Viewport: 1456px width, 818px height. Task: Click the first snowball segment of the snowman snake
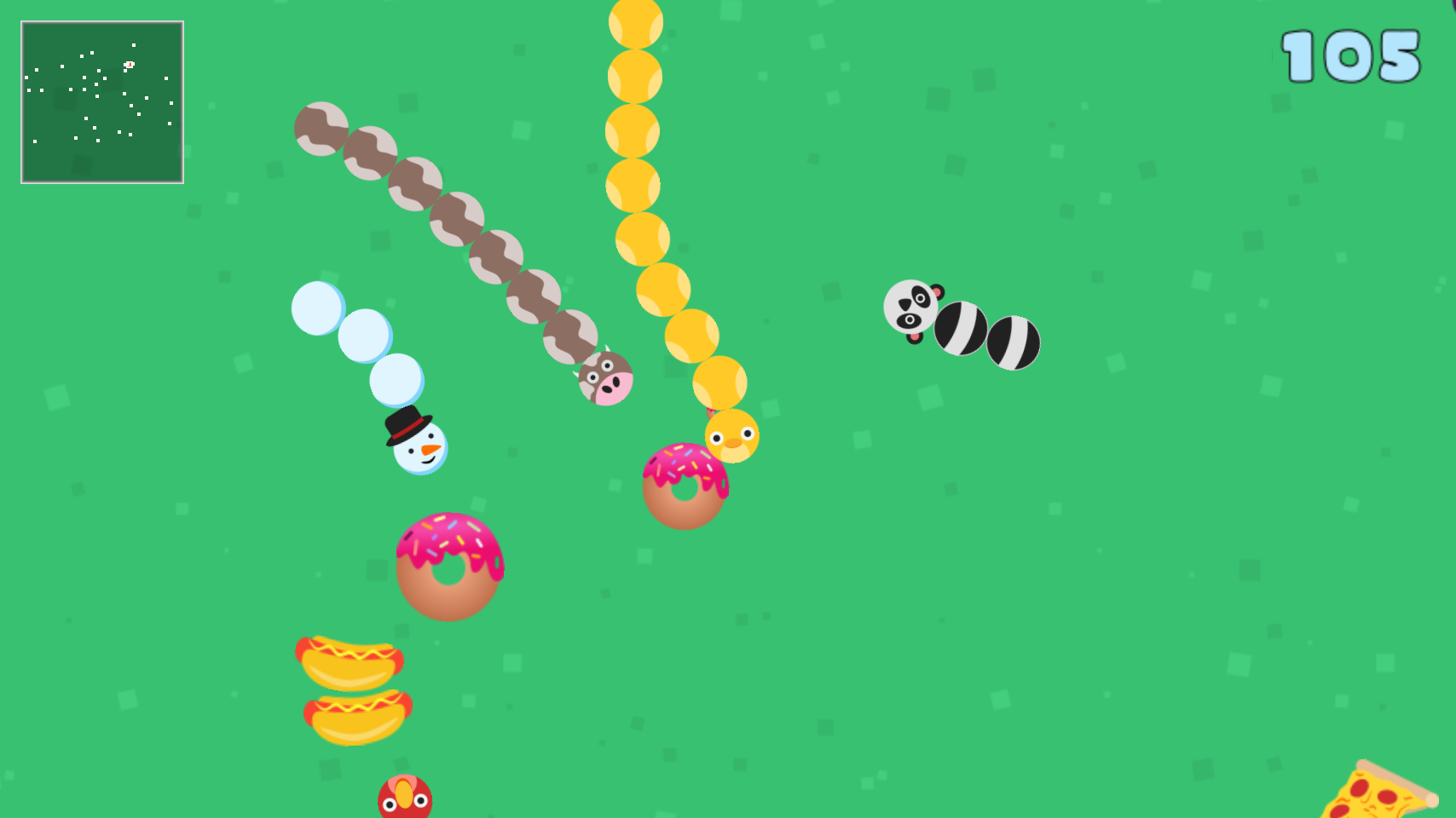(x=396, y=381)
